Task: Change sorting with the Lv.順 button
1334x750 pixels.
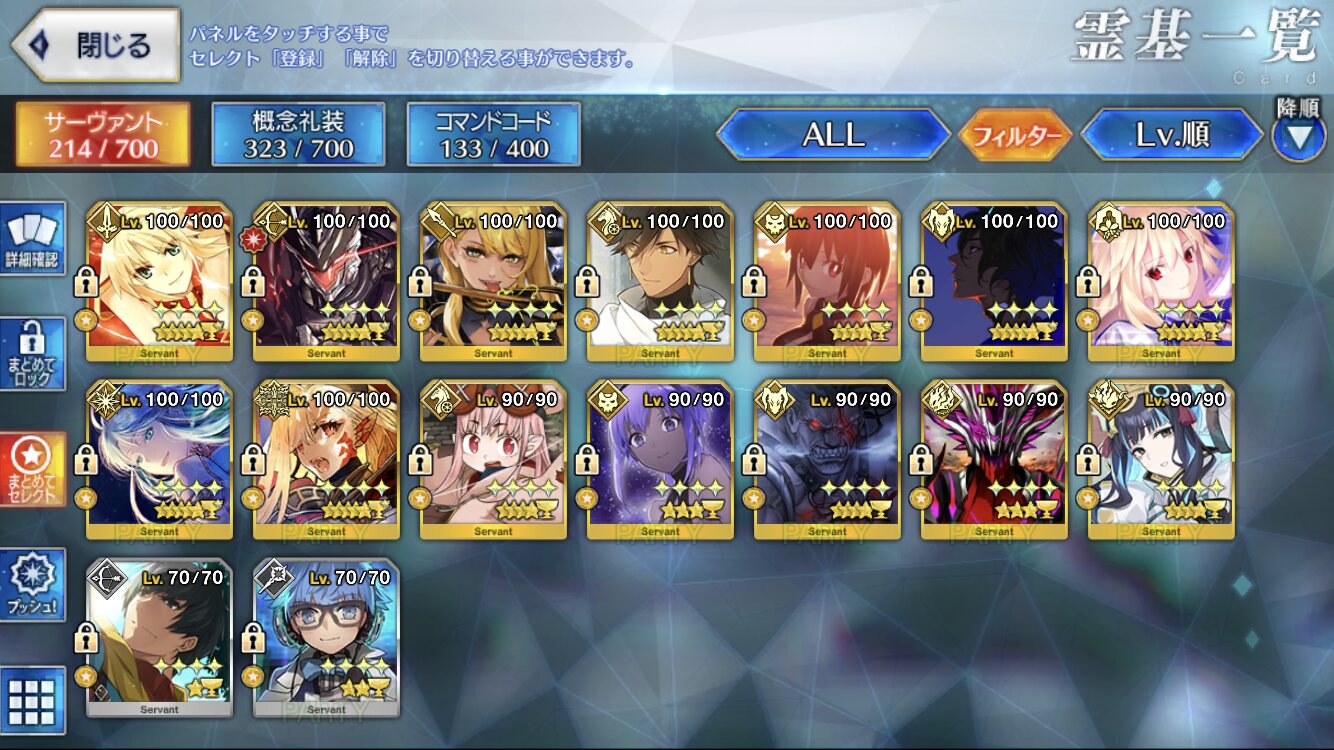Action: pyautogui.click(x=1172, y=135)
